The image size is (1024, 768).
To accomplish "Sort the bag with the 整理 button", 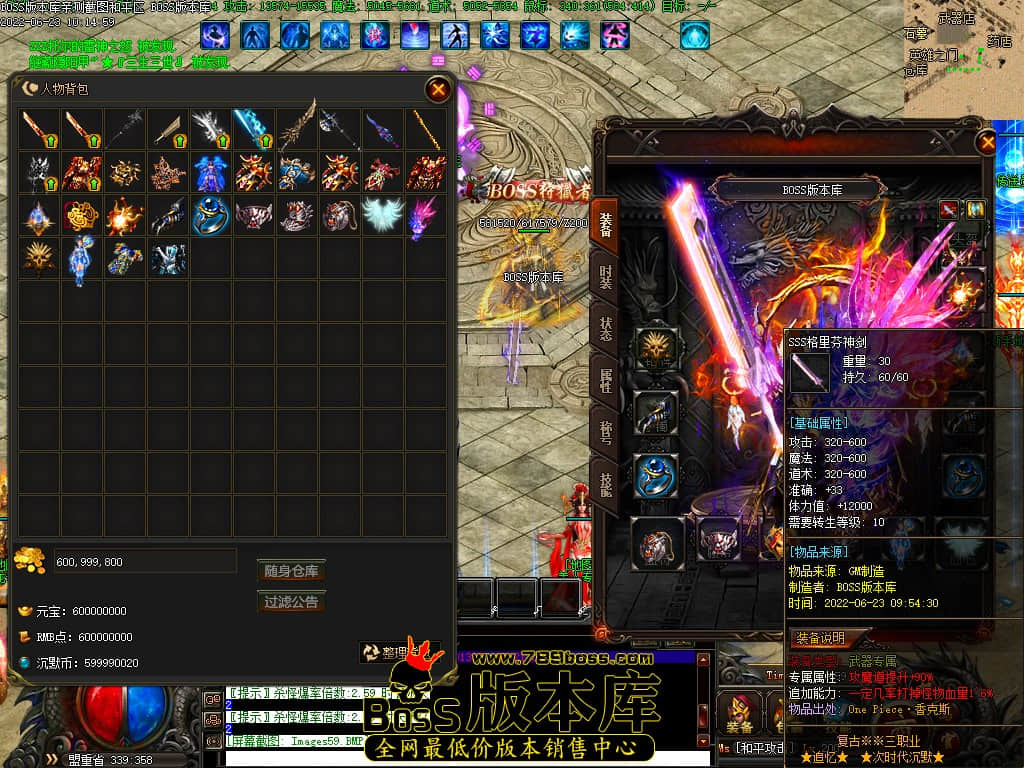I will 398,652.
